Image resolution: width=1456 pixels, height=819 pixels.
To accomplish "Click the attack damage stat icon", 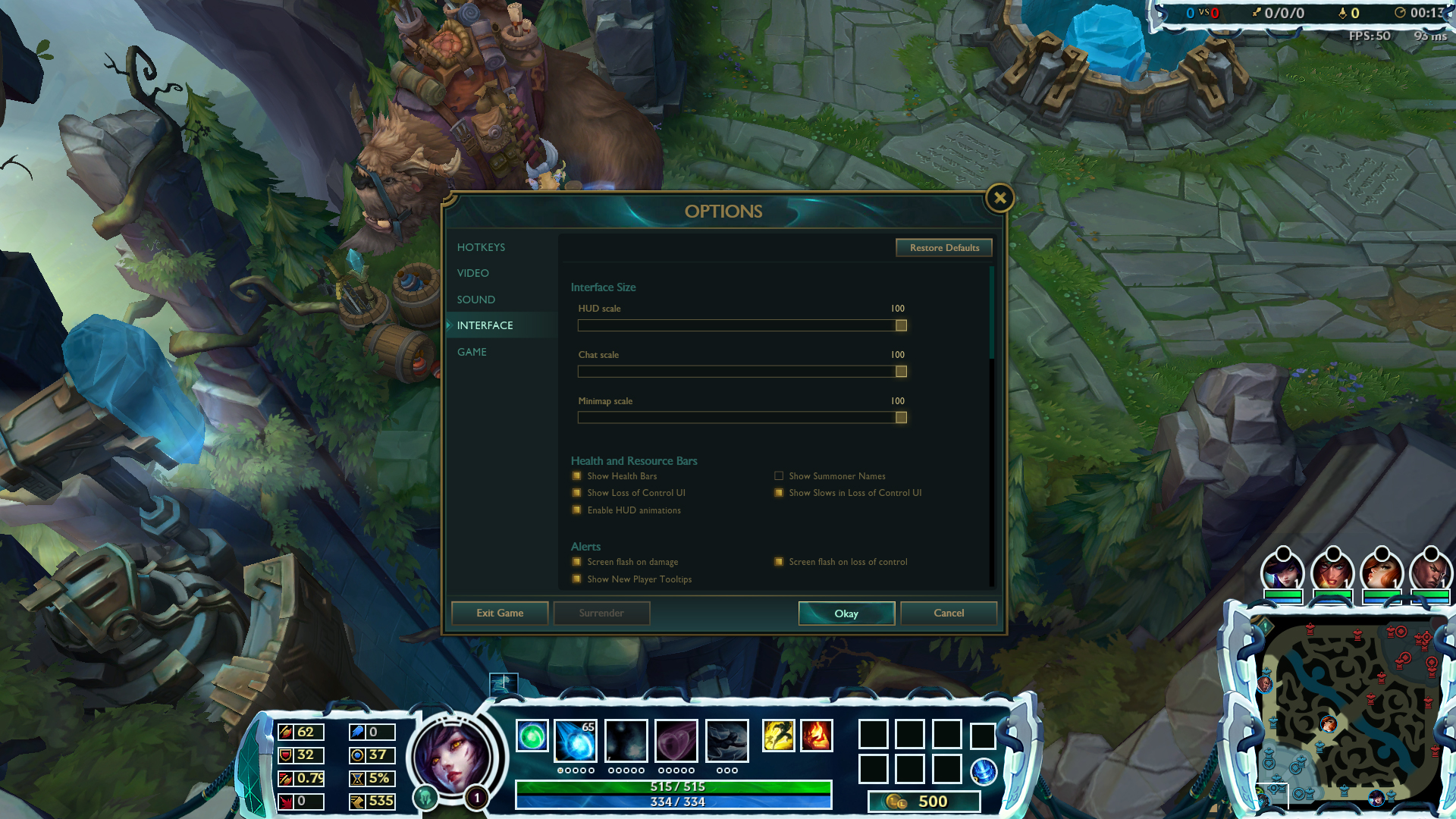I will point(287,733).
